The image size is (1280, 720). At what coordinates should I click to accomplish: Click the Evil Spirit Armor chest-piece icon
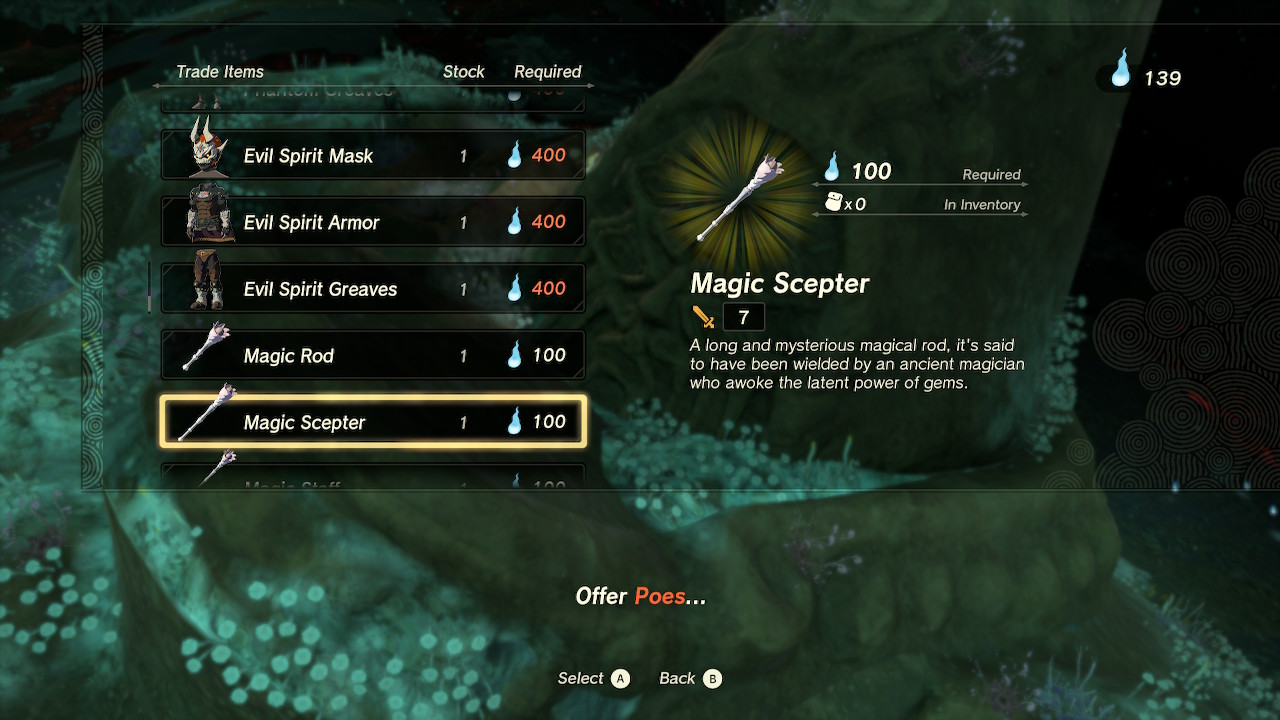(x=205, y=218)
